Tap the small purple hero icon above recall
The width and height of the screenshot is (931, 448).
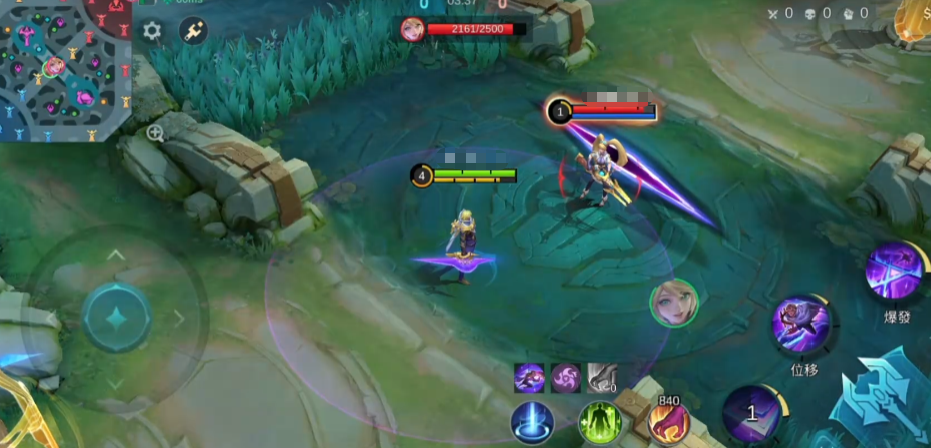[529, 377]
